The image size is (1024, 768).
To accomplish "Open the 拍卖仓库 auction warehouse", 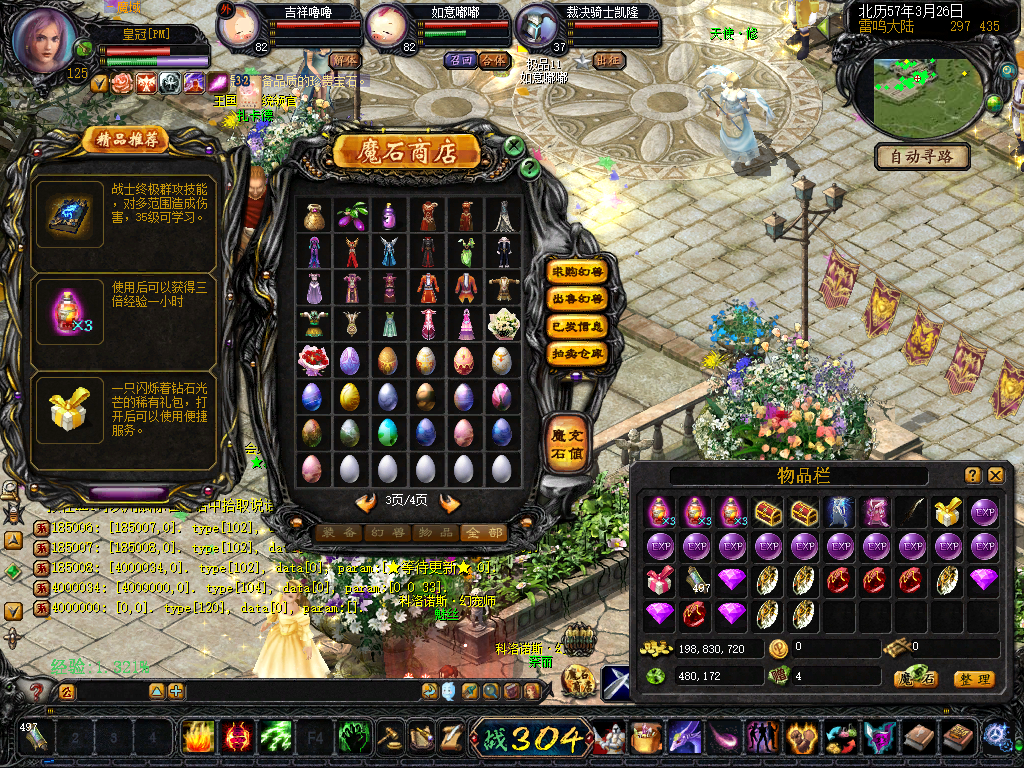I will [x=578, y=353].
